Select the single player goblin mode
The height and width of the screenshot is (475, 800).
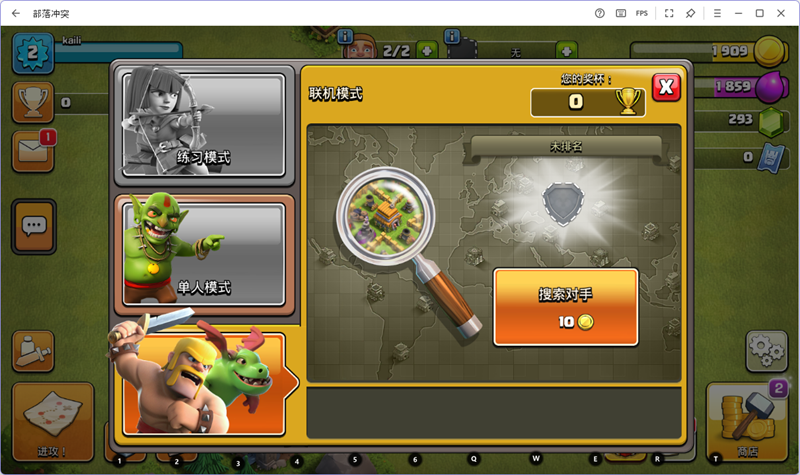204,250
